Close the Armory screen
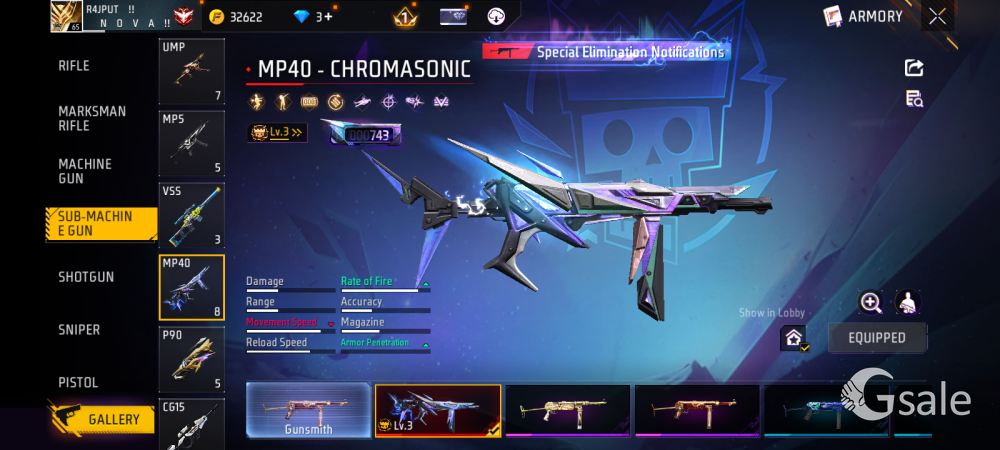1000x450 pixels. click(937, 16)
